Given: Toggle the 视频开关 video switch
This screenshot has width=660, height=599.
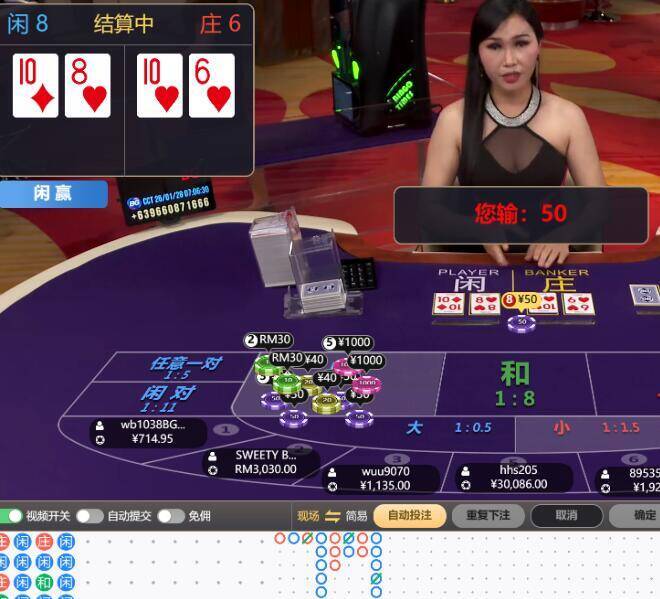Looking at the screenshot, I should 12,516.
